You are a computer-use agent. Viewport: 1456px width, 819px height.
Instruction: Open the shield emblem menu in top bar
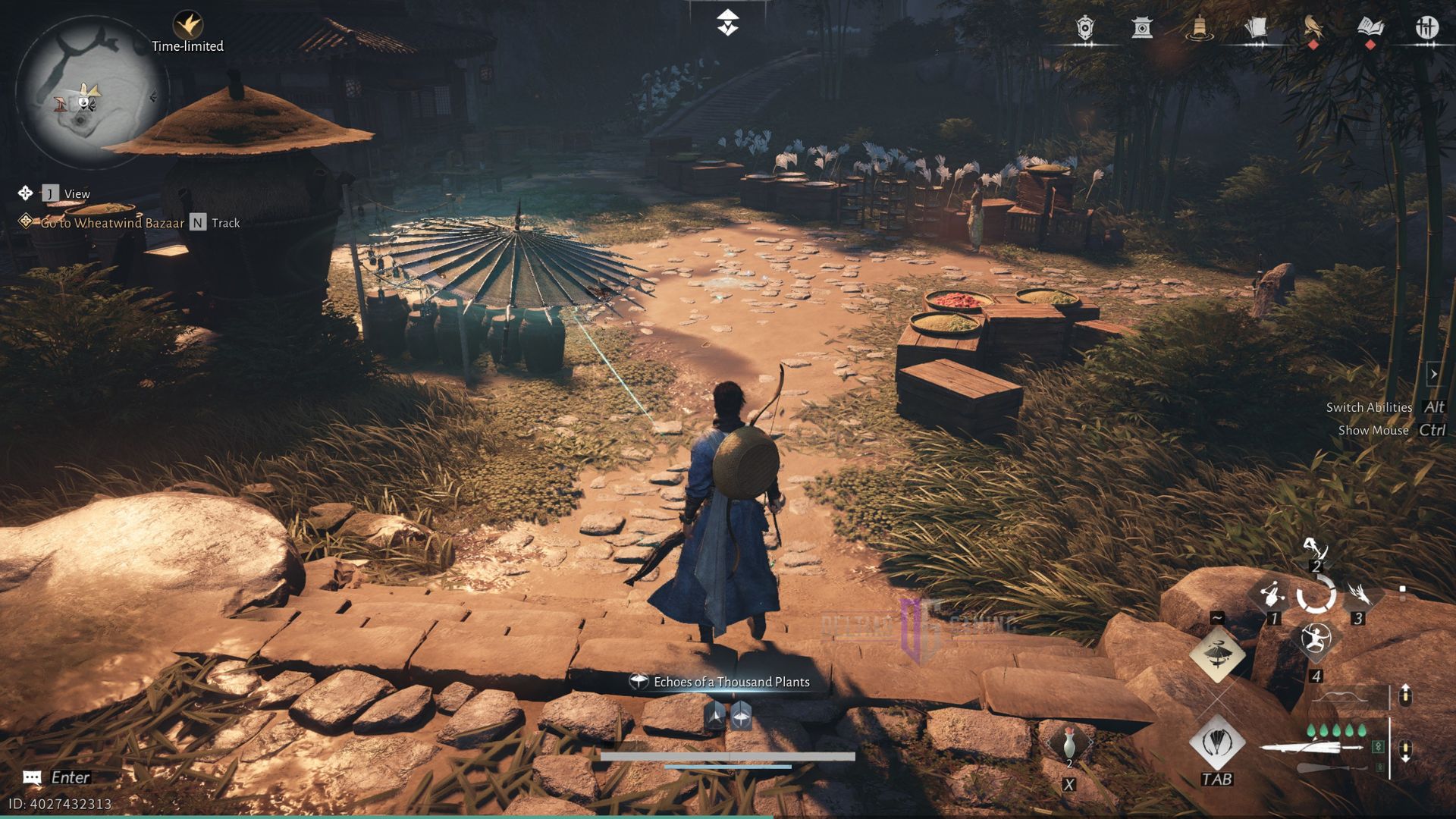[x=1085, y=29]
